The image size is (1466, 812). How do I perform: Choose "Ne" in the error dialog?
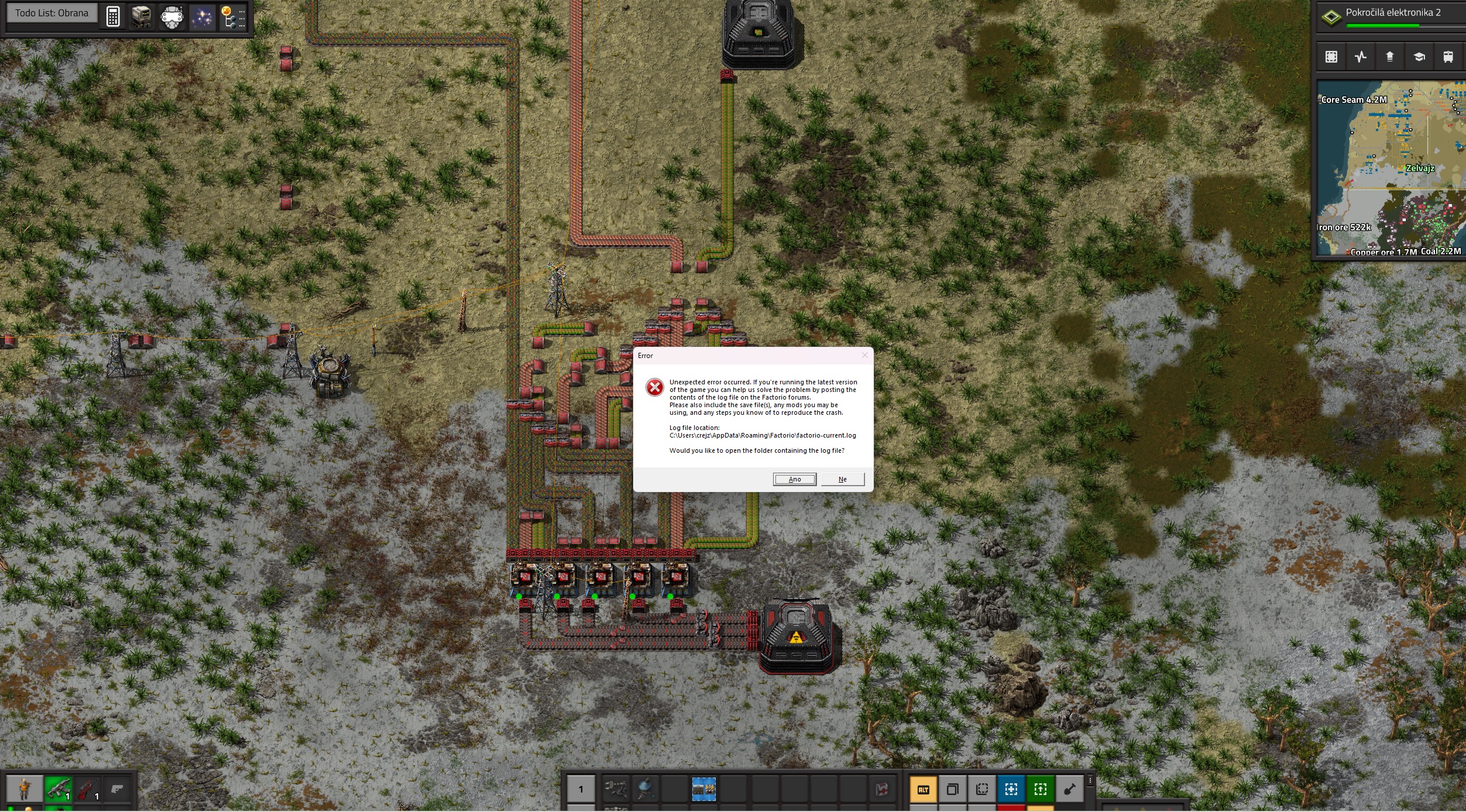click(x=842, y=479)
